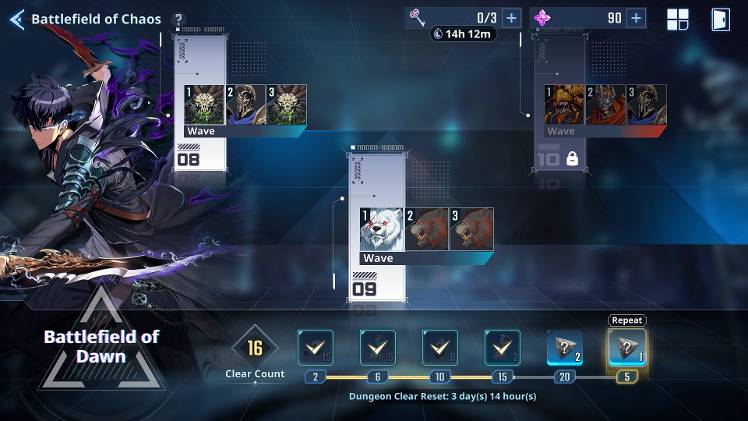
Task: Go back using the arrow beside Battlefield of Chaos
Action: coord(16,19)
